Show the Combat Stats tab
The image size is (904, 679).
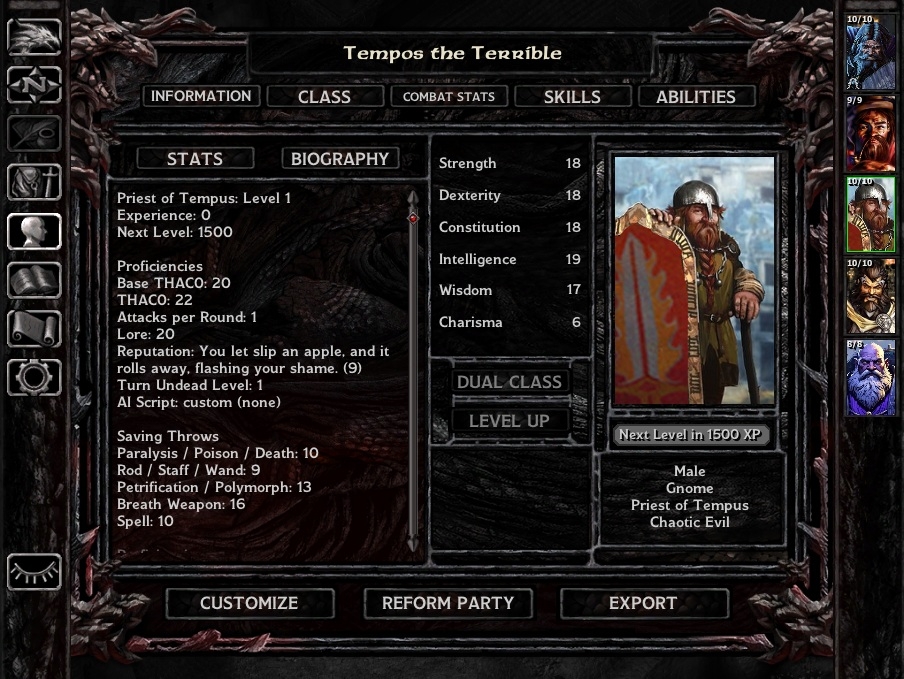449,97
